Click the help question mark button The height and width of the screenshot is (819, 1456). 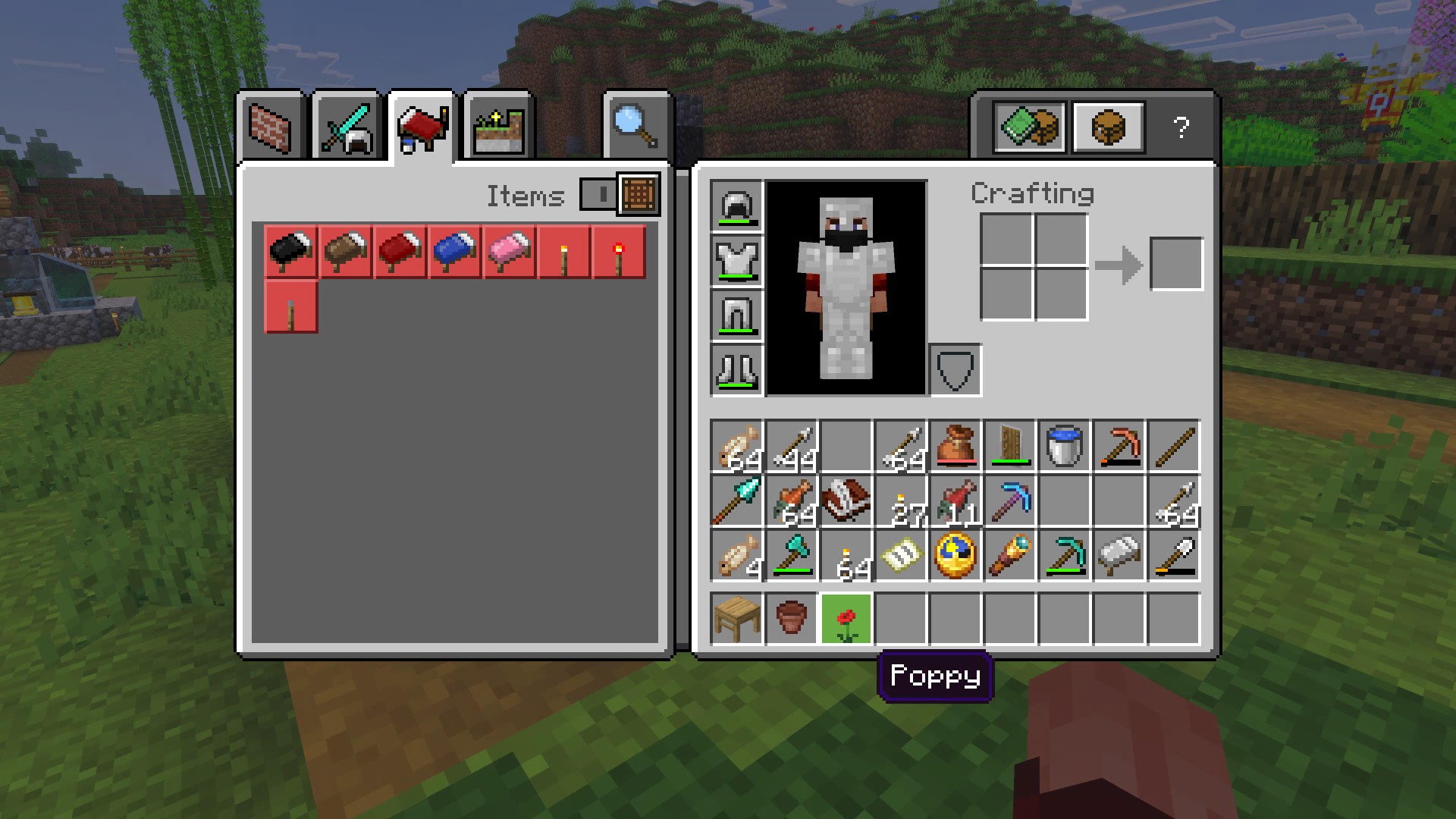pos(1181,127)
